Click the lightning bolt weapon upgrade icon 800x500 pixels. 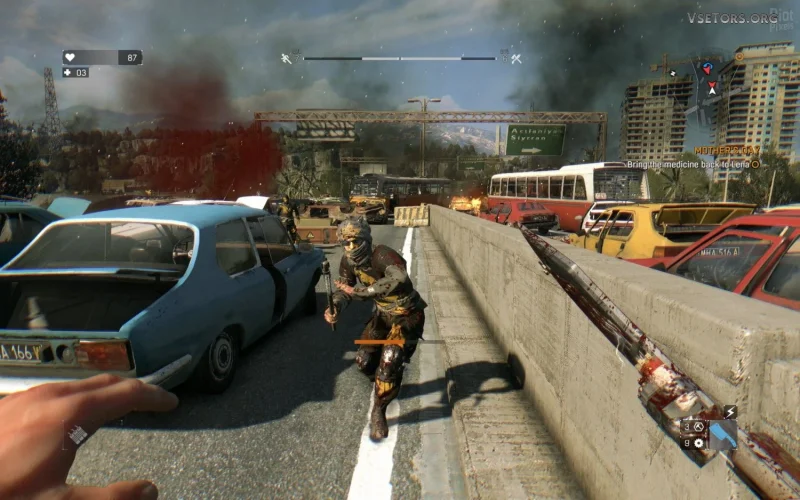click(x=730, y=412)
